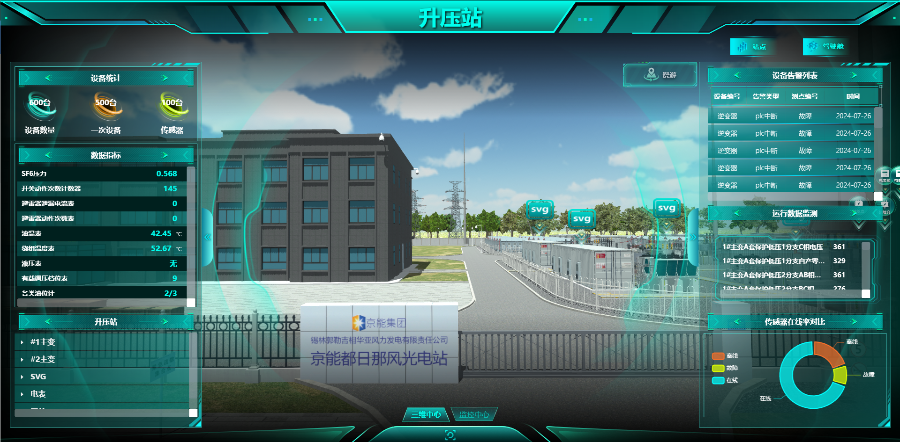Switch to the 三维中心 tab

tap(426, 414)
